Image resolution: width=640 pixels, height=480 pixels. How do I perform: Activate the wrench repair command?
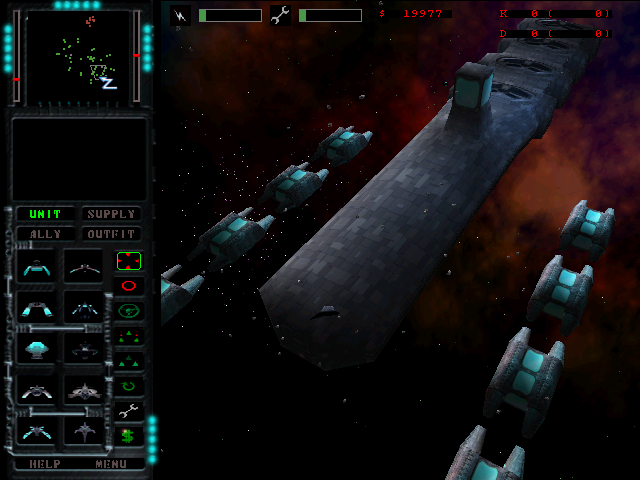pyautogui.click(x=129, y=410)
